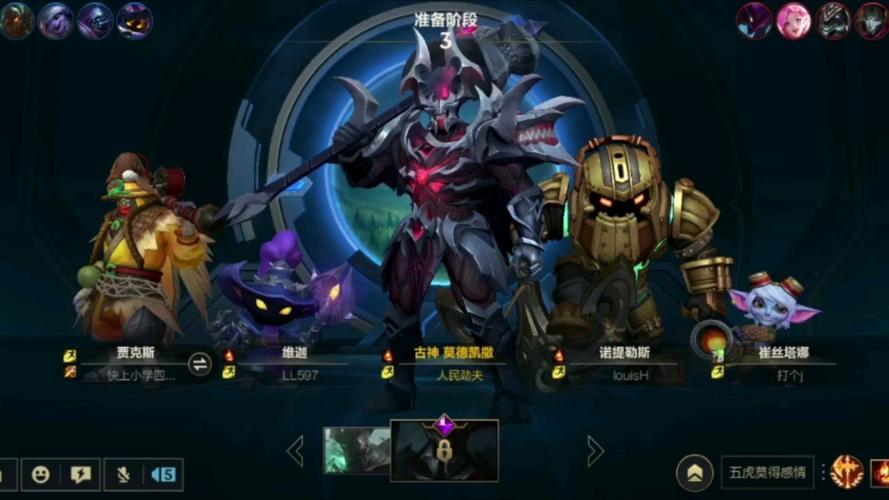Expand the panel with the up-chevron button
Screen dimensions: 889x500
(x=694, y=473)
